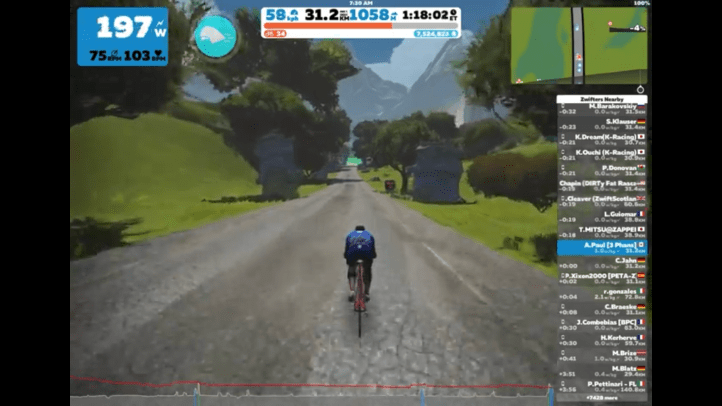Expand the '+7428 more' riders link
This screenshot has width=722, height=406.
pos(602,398)
